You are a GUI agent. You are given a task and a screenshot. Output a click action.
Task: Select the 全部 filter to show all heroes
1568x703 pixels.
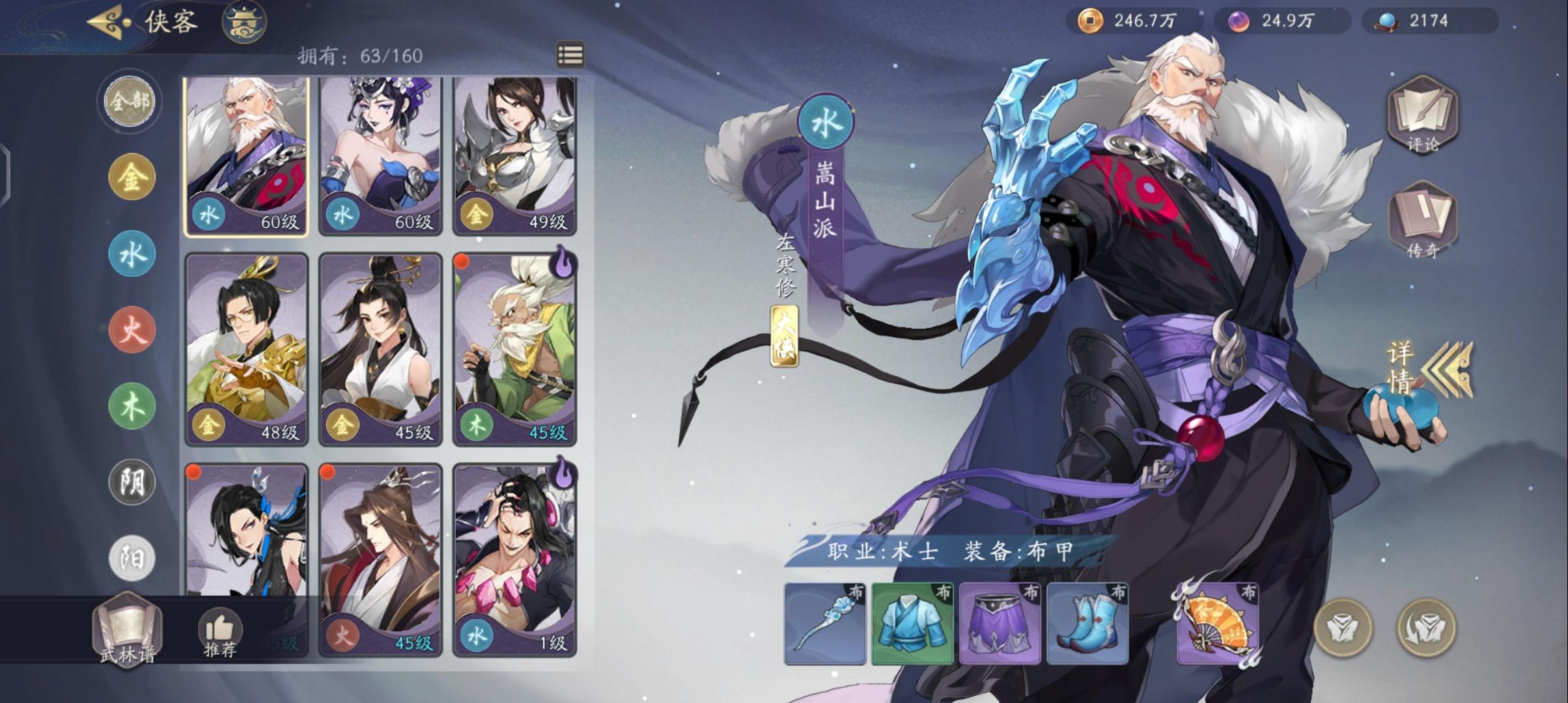point(130,101)
